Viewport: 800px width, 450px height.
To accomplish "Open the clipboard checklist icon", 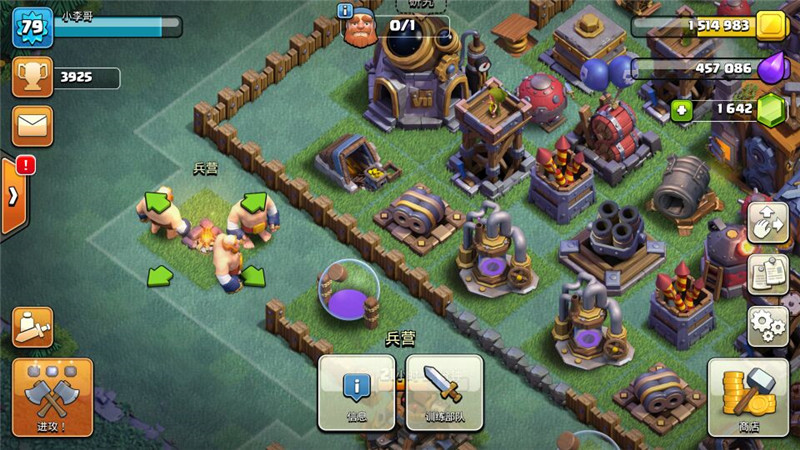I will tap(768, 274).
